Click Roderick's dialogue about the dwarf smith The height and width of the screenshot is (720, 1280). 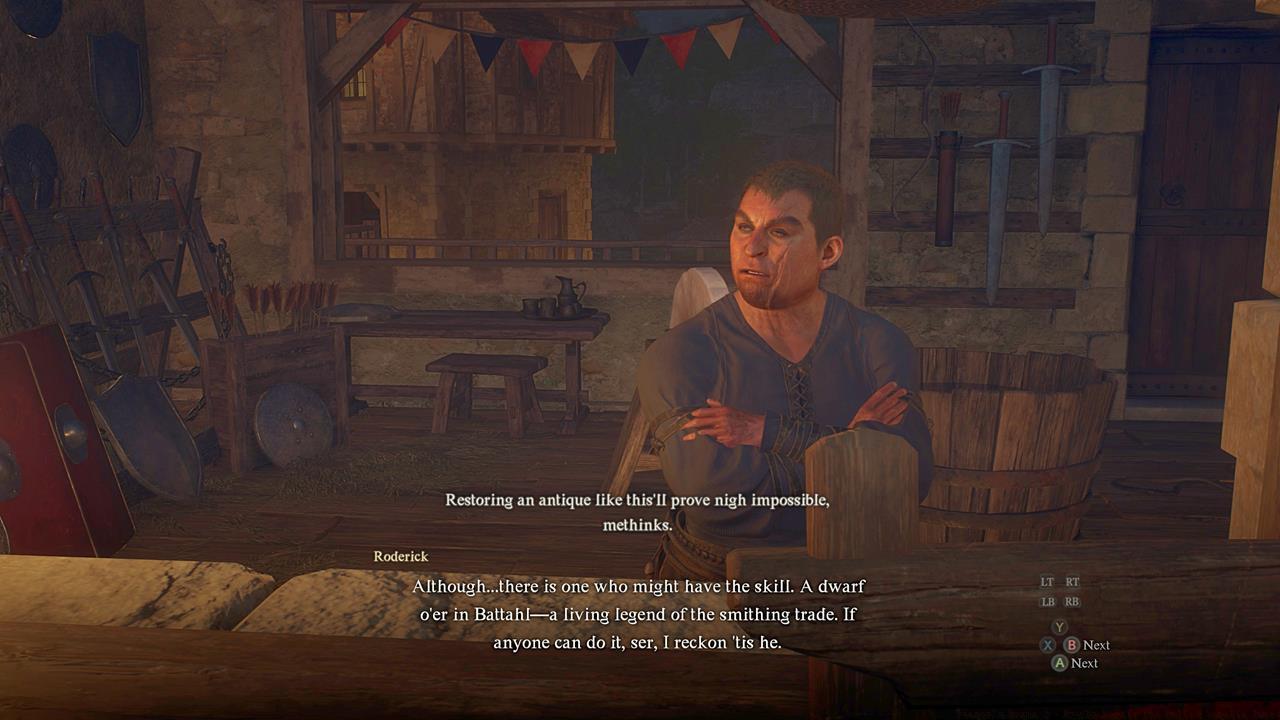click(640, 613)
